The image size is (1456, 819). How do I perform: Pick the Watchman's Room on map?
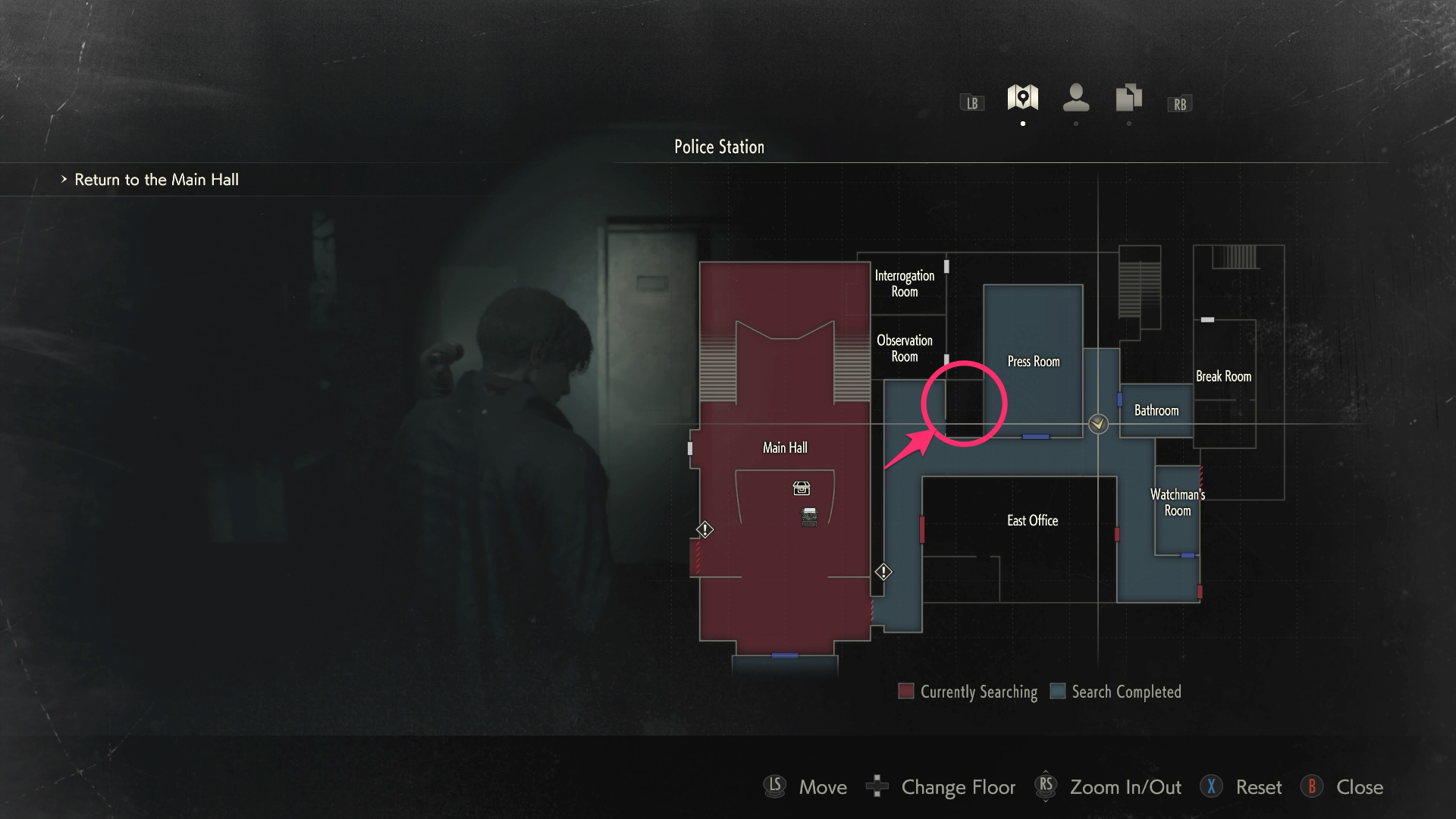(1177, 503)
